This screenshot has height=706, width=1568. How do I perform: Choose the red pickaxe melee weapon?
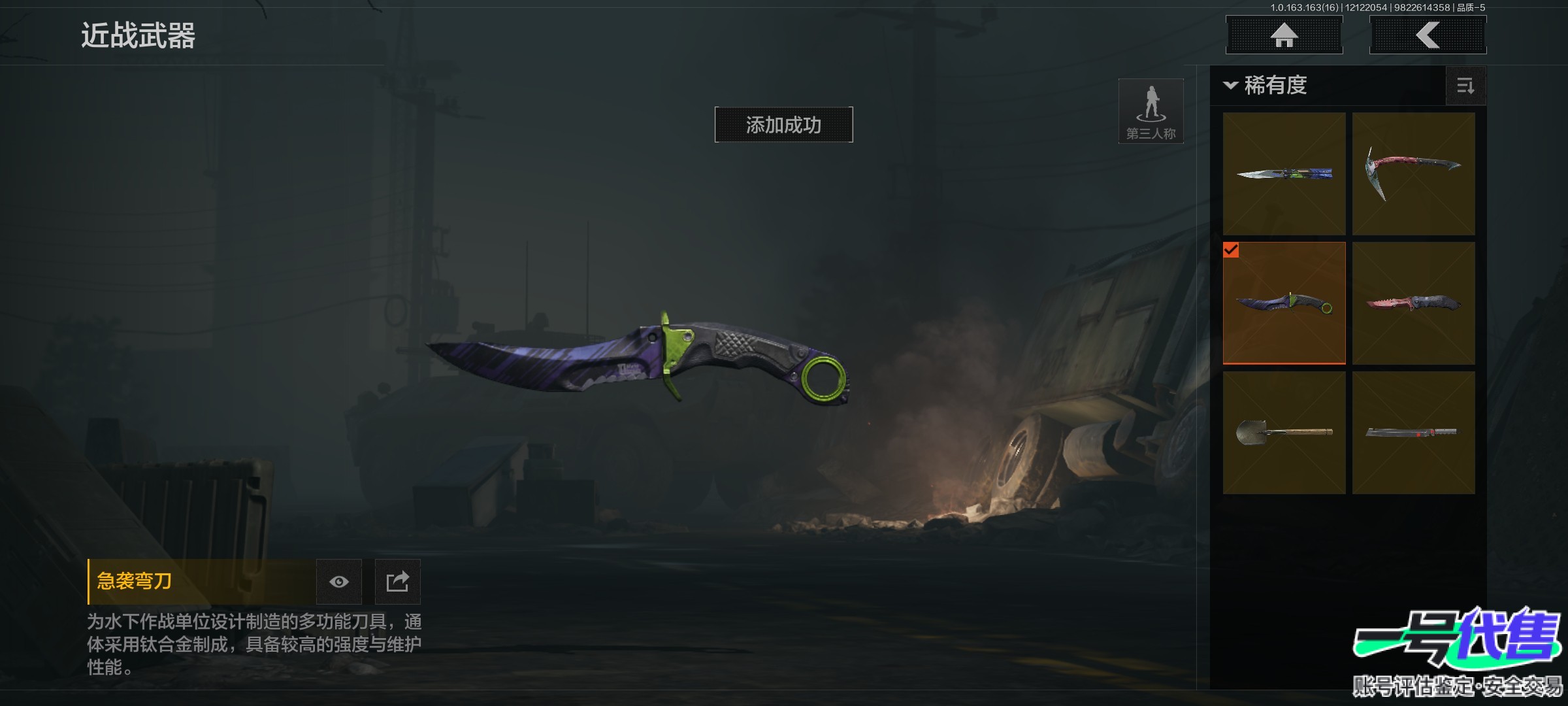[1413, 173]
